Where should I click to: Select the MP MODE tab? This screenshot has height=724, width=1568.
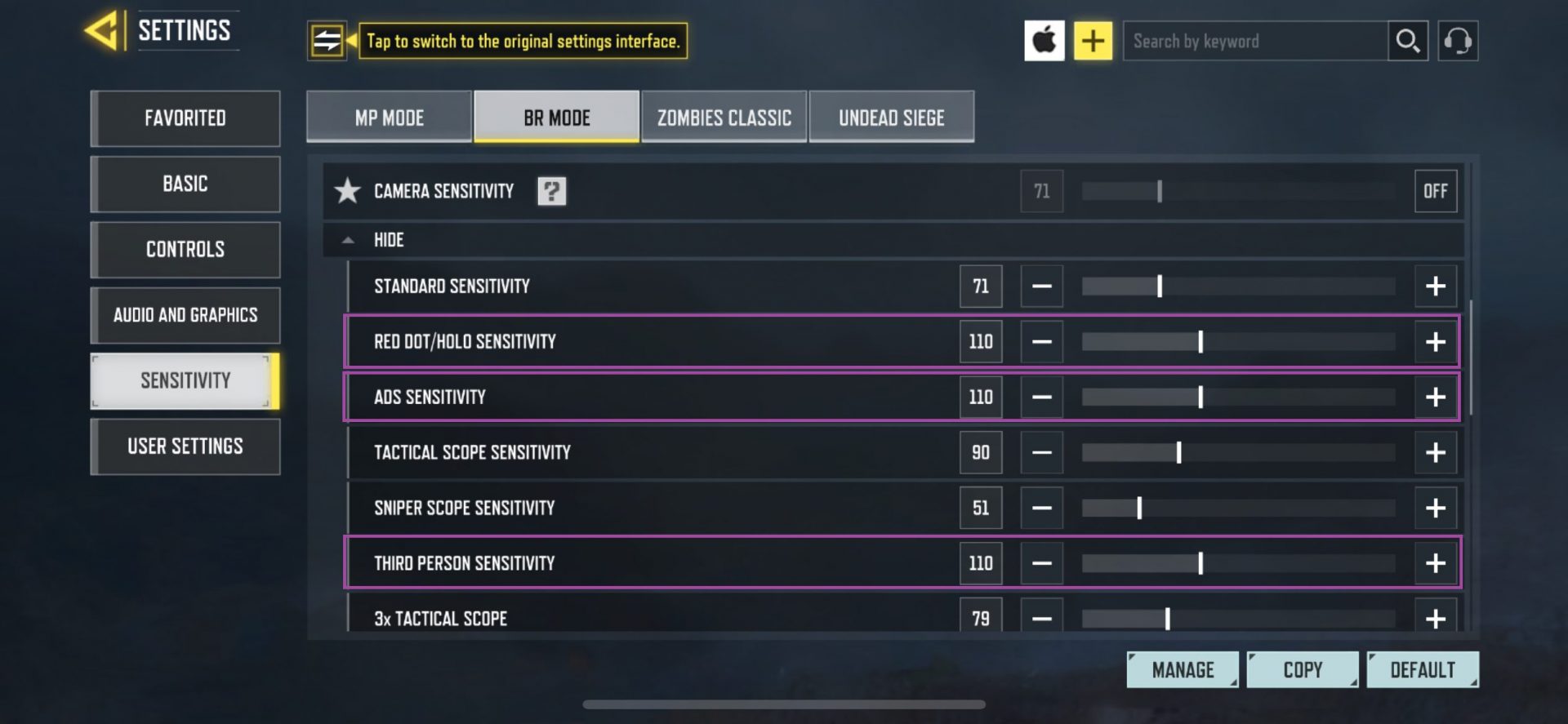tap(388, 117)
